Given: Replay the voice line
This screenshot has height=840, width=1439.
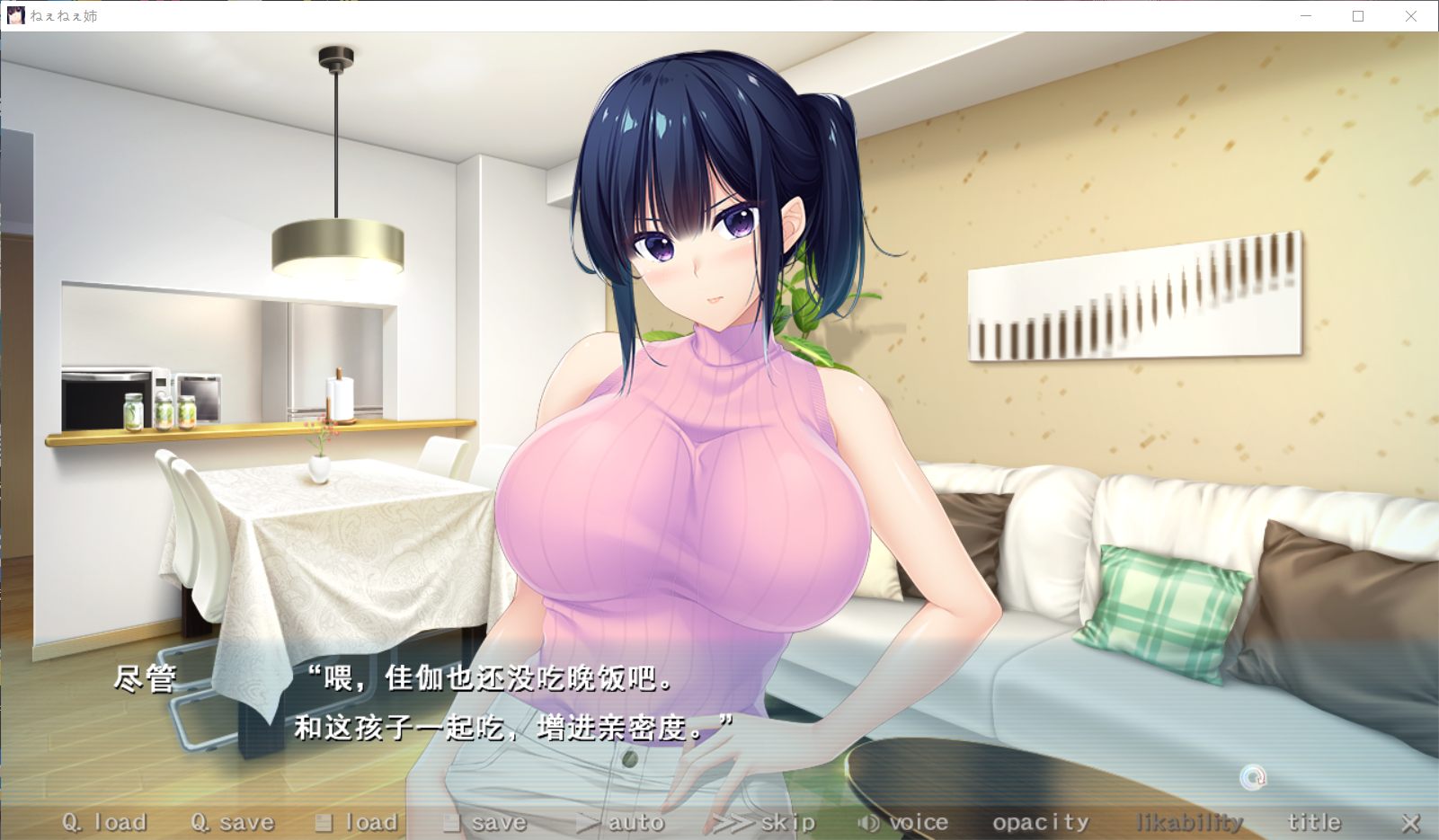Looking at the screenshot, I should 903,822.
